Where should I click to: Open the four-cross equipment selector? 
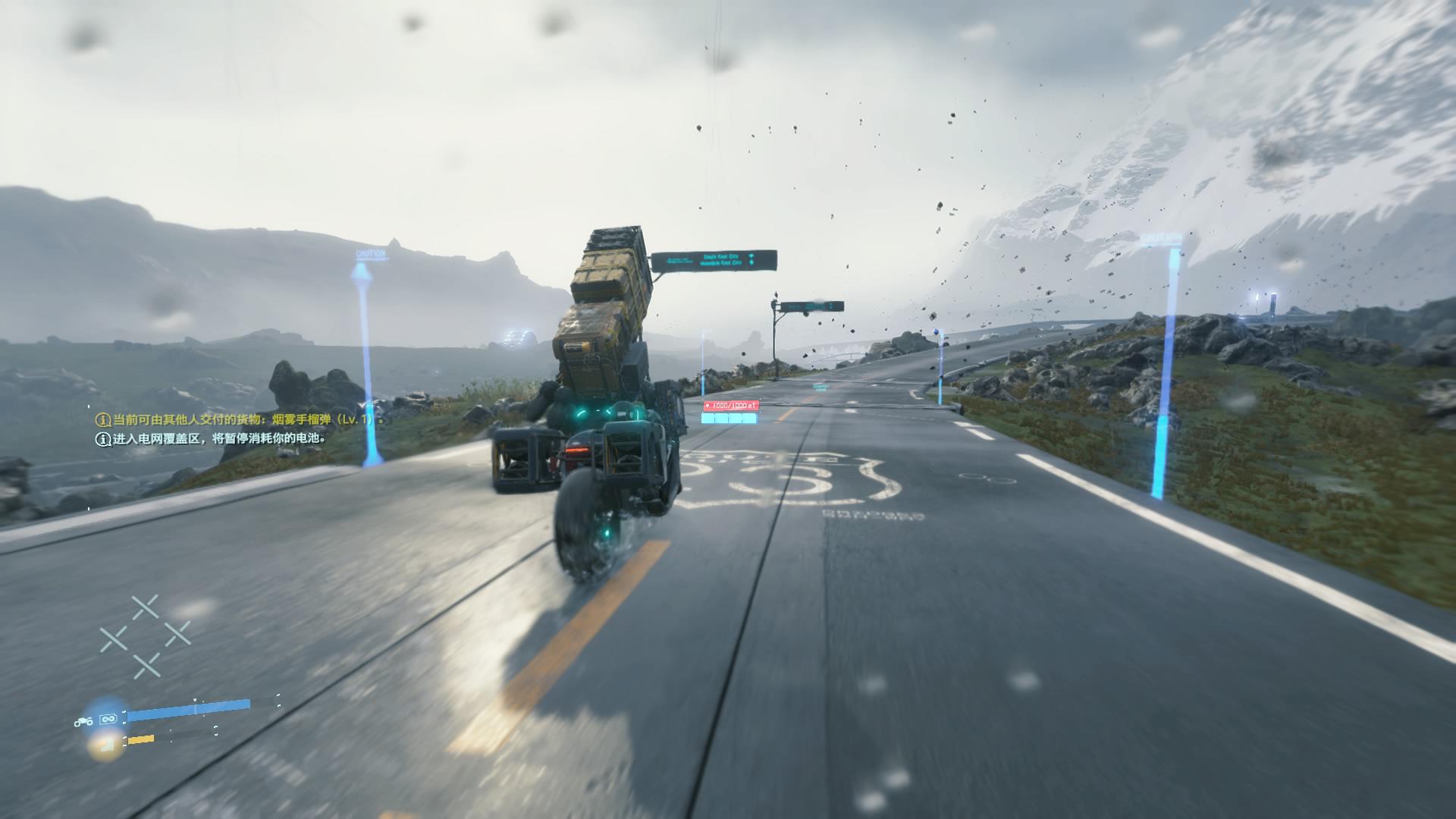[x=145, y=637]
